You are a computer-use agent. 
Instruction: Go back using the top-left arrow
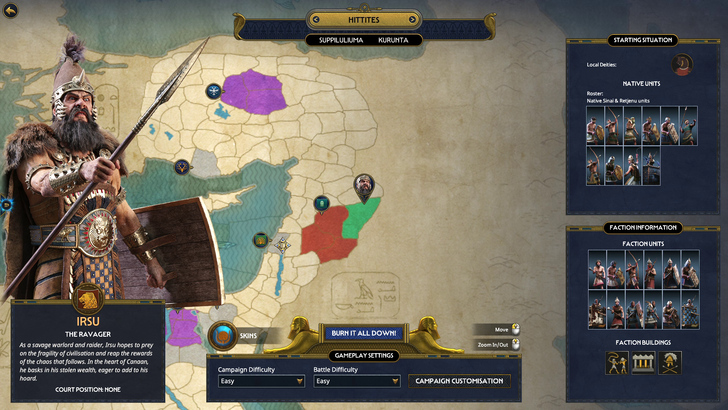tap(12, 11)
